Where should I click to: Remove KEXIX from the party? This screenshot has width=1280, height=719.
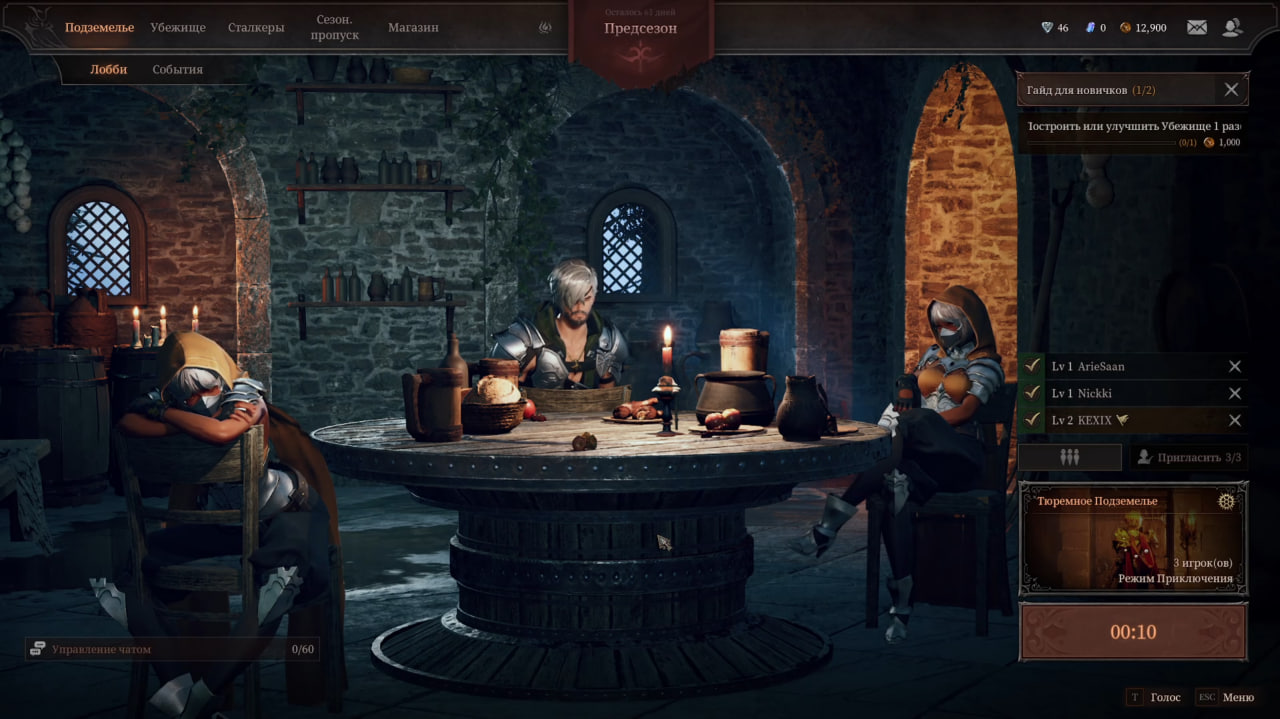[x=1235, y=420]
